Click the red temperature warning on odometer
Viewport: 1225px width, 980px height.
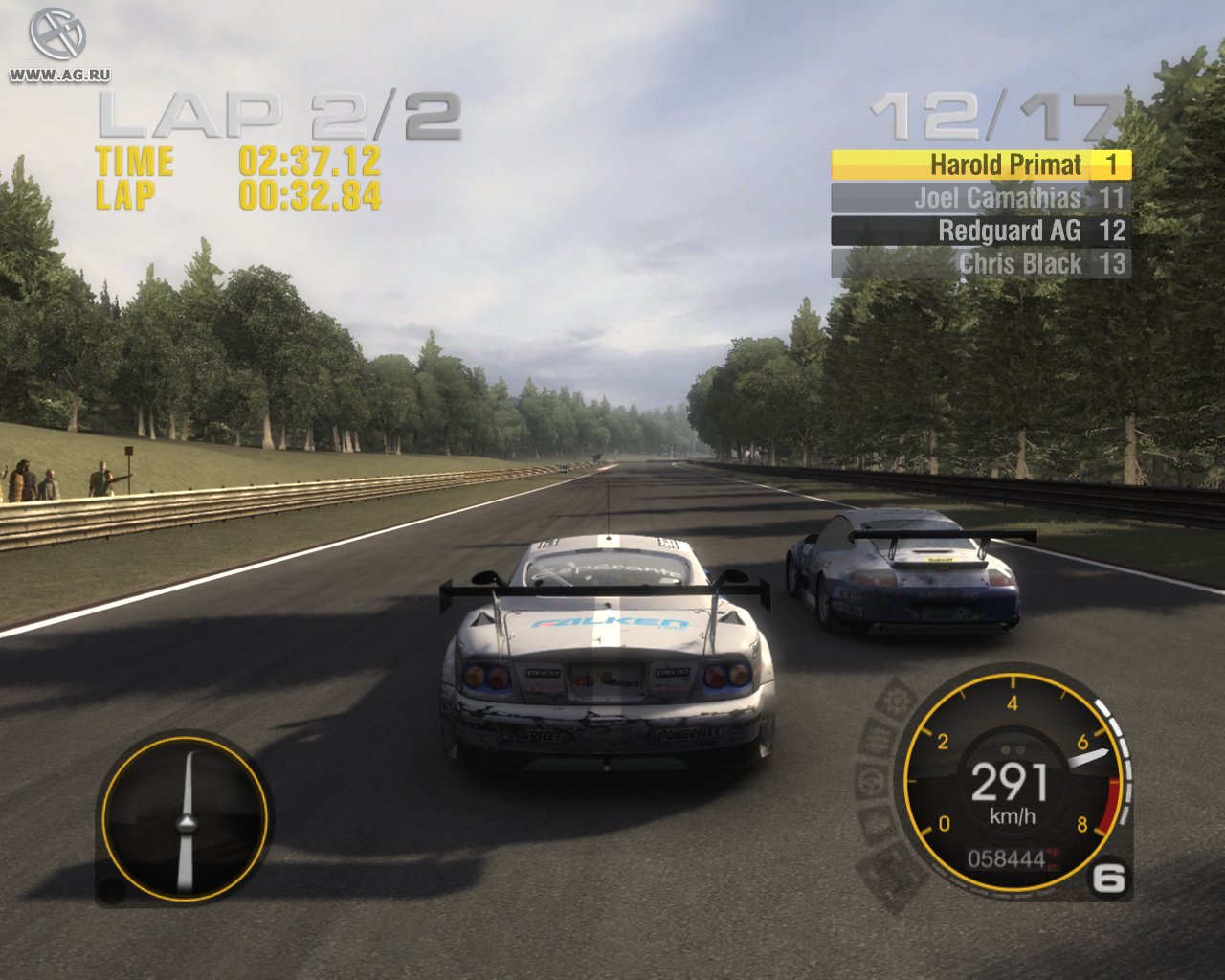click(1055, 859)
